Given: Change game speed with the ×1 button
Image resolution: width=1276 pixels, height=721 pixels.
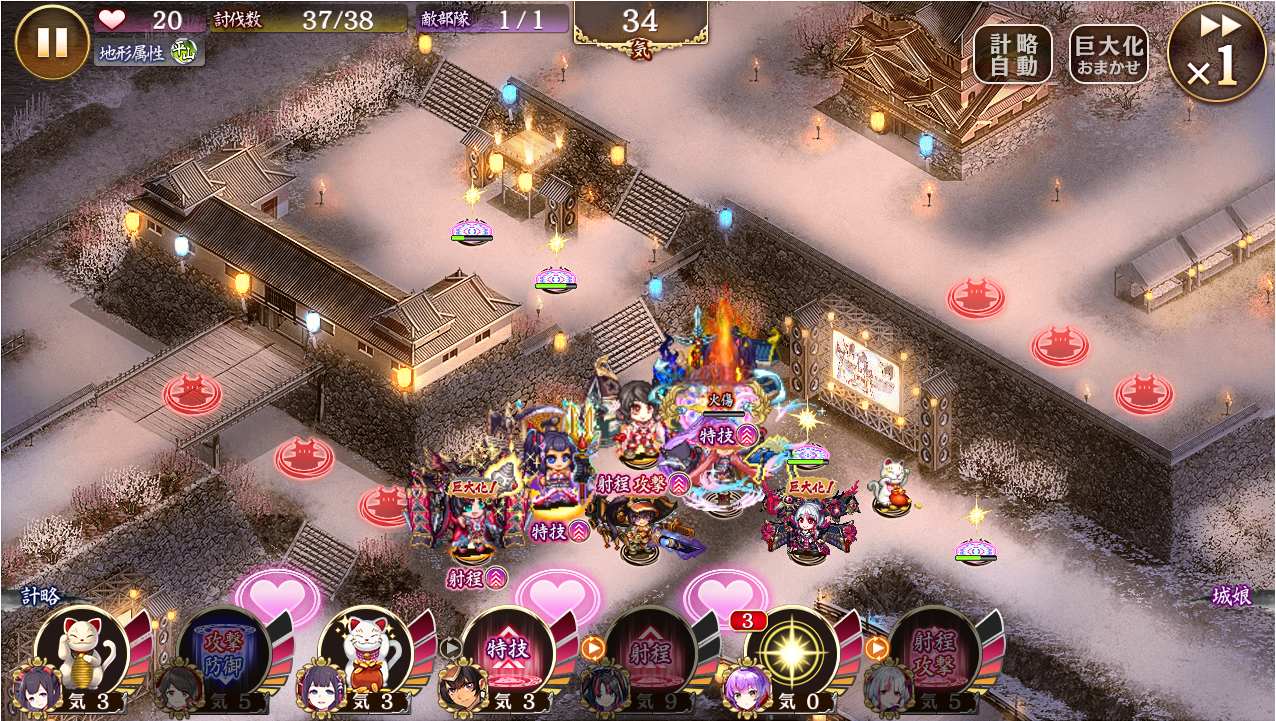Looking at the screenshot, I should pos(1217,53).
